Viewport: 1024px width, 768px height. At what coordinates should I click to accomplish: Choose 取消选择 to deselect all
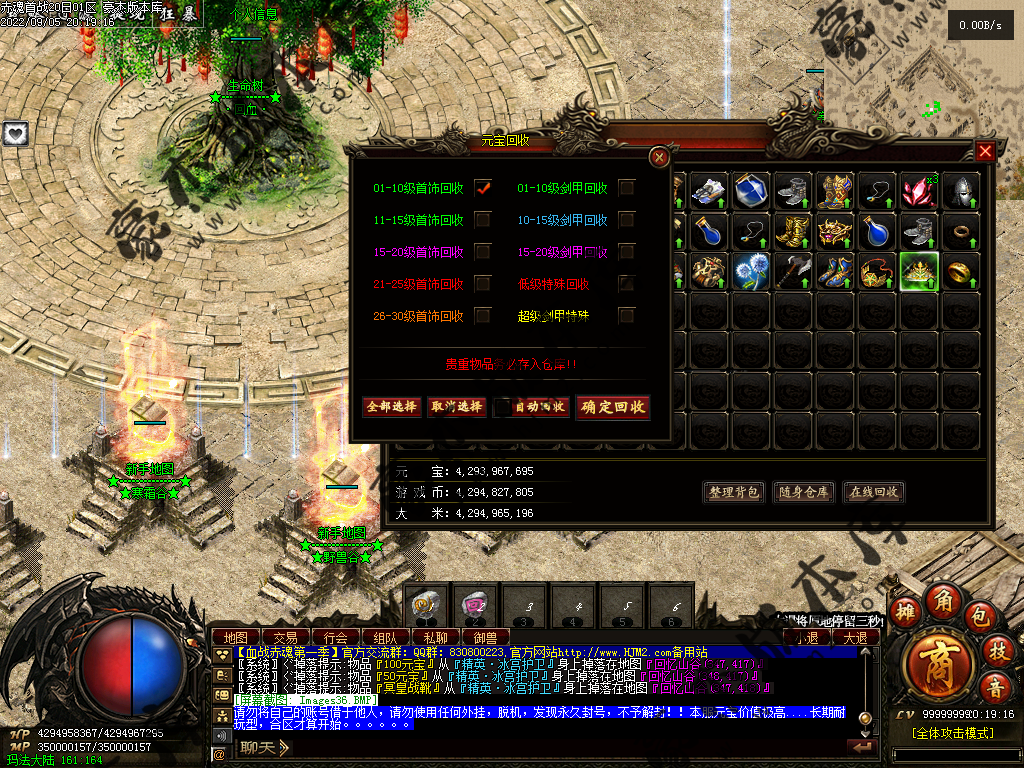tap(456, 407)
